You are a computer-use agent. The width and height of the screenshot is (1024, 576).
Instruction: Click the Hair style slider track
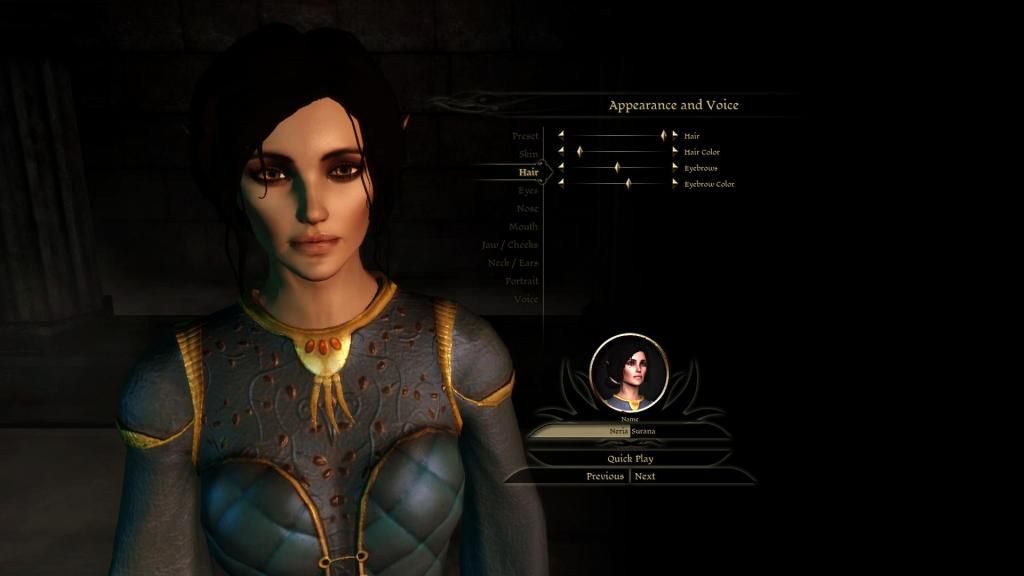(617, 135)
